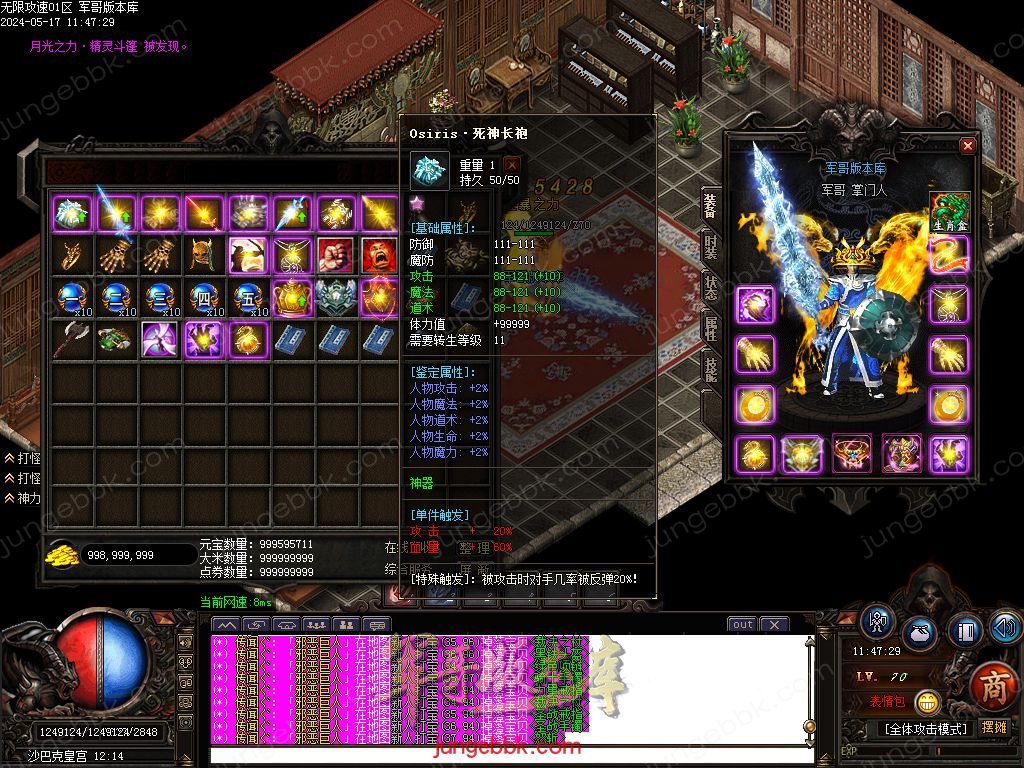Click the 摆摊 stall button

point(995,727)
